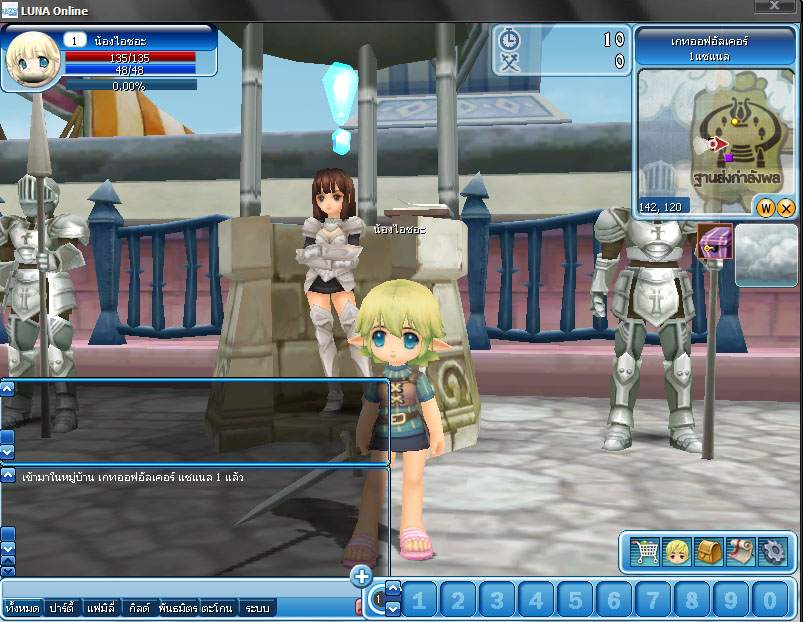Open the character info face icon
Viewport: 803px width, 622px height.
point(677,551)
